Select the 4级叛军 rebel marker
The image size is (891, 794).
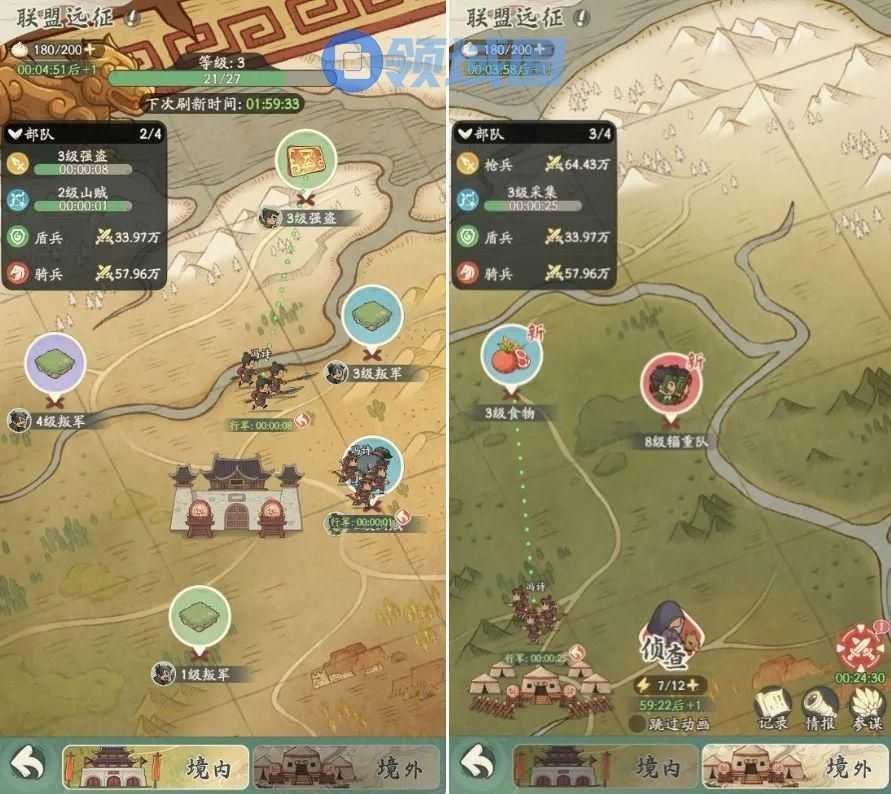55,366
